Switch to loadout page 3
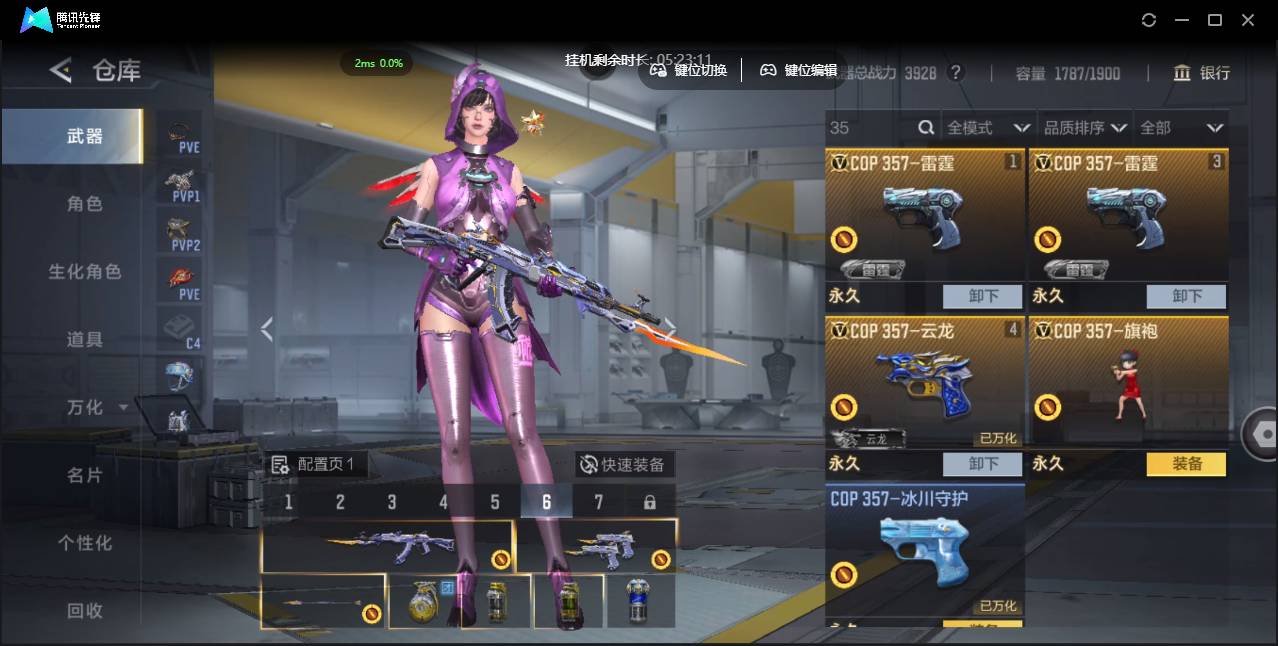The width and height of the screenshot is (1278, 646). click(392, 502)
